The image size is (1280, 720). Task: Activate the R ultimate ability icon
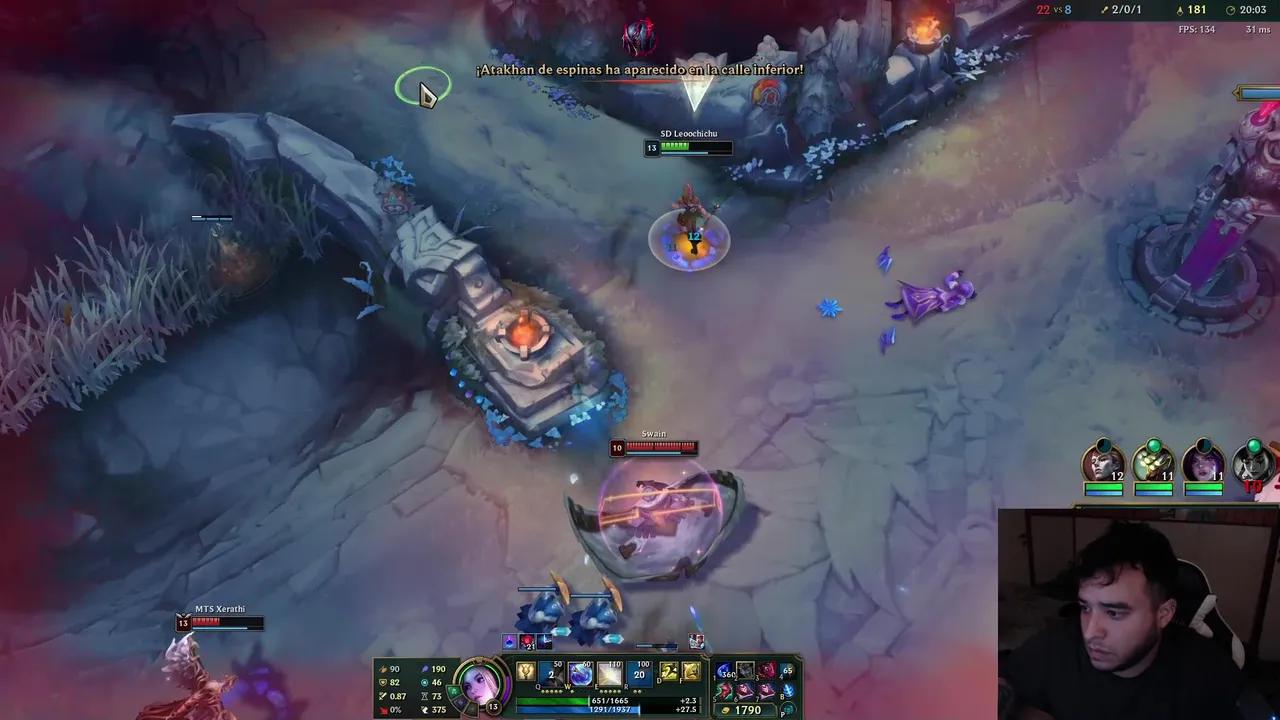(640, 673)
